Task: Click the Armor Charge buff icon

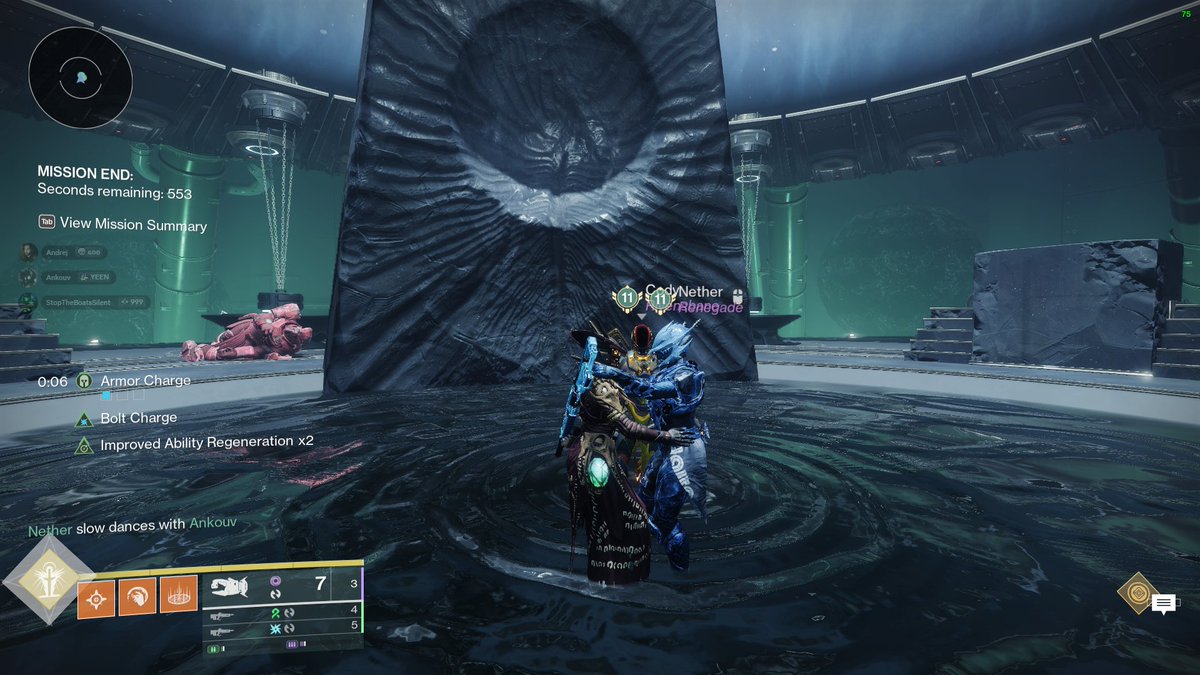Action: (x=85, y=381)
